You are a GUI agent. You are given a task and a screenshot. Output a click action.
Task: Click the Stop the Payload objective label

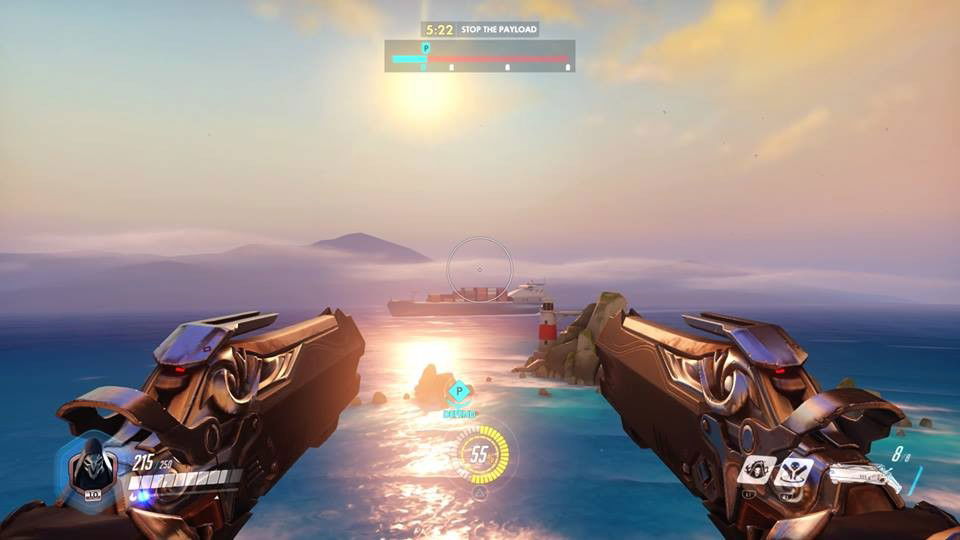point(499,29)
